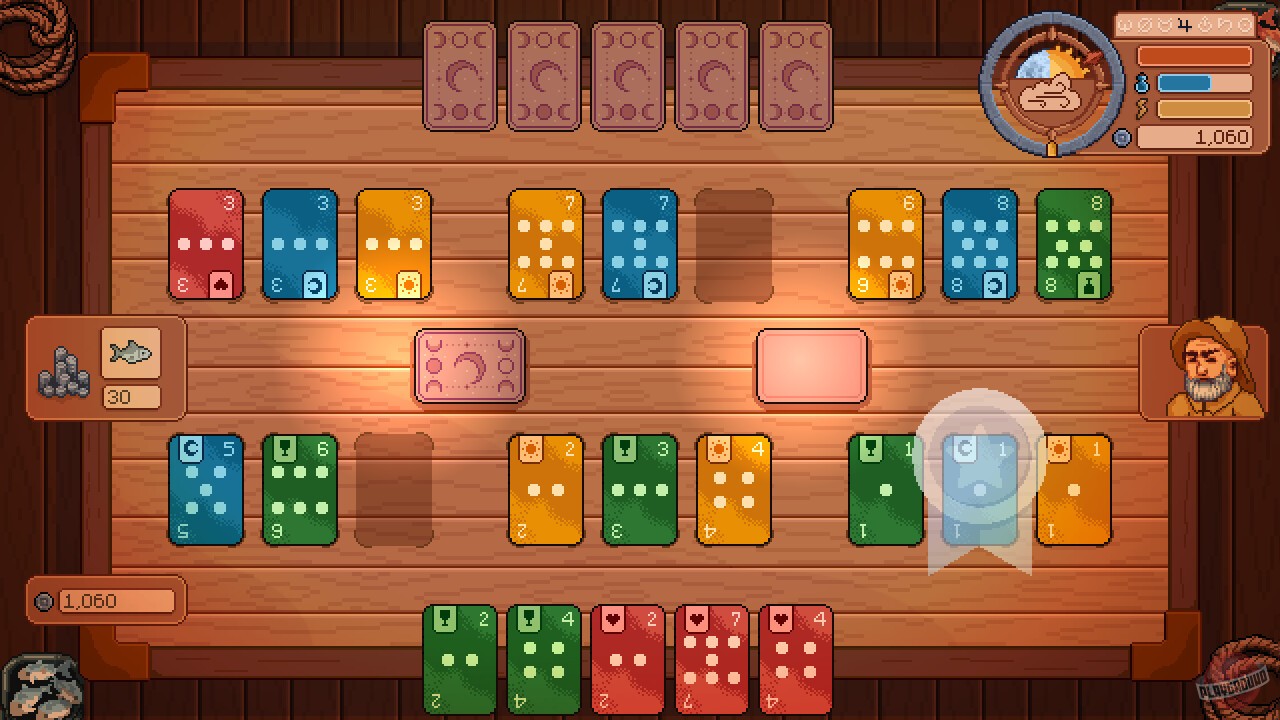Click the coin icon next to 1,060 total

pos(1122,138)
